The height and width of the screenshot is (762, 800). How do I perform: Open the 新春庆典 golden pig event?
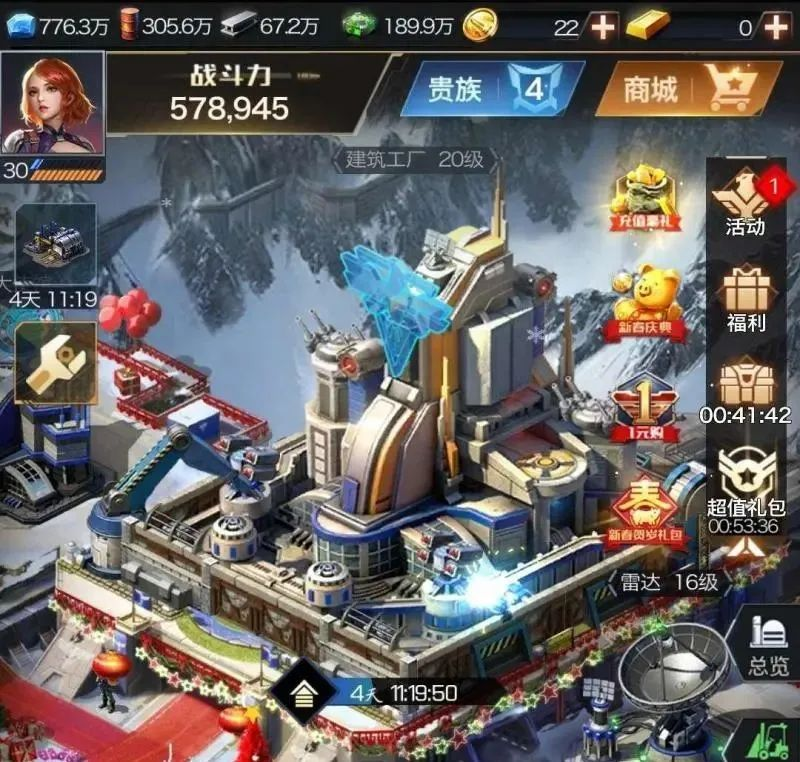645,298
